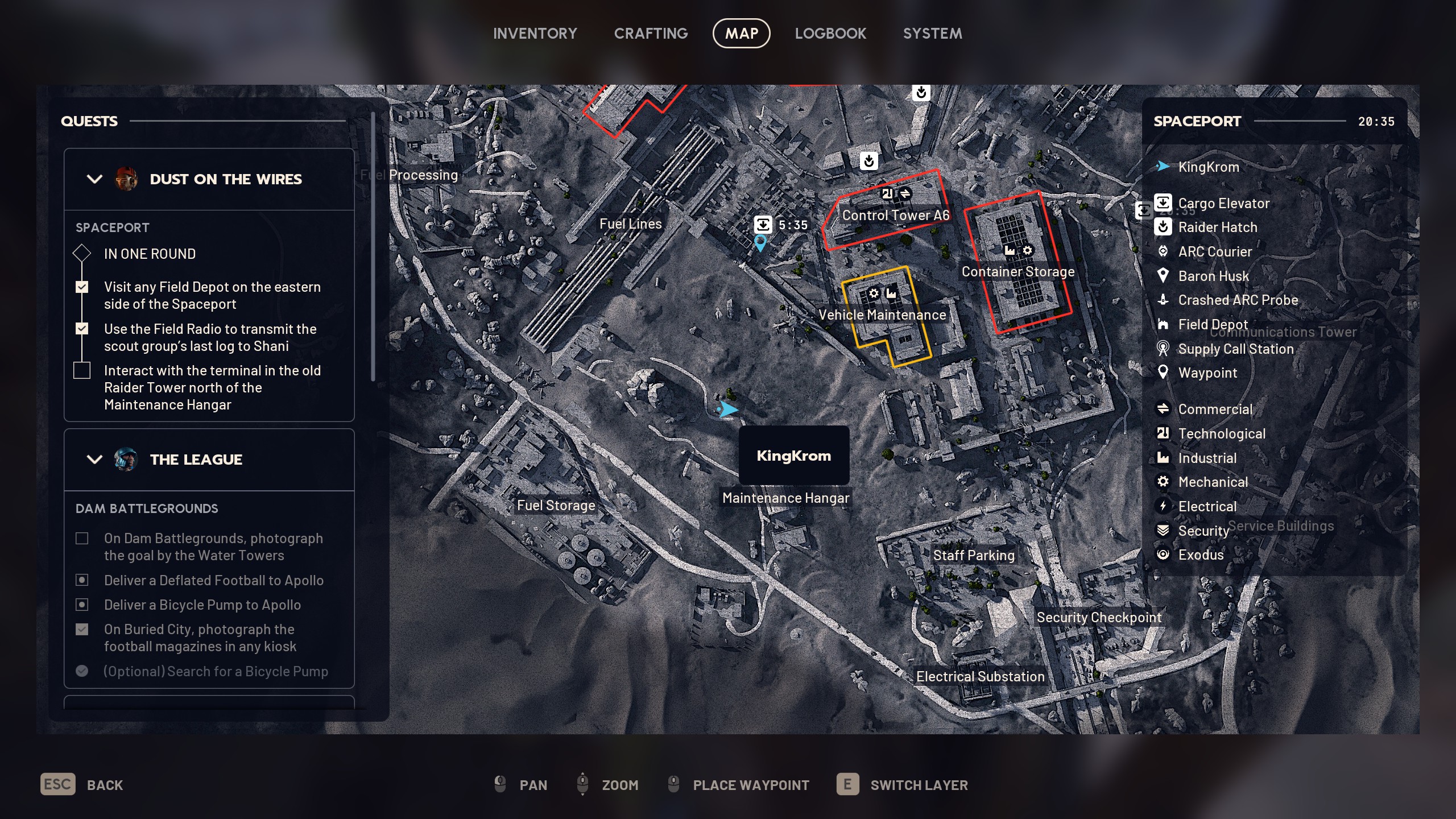Click the Crashed ARC Probe icon
This screenshot has height=819, width=1456.
pyautogui.click(x=1164, y=300)
